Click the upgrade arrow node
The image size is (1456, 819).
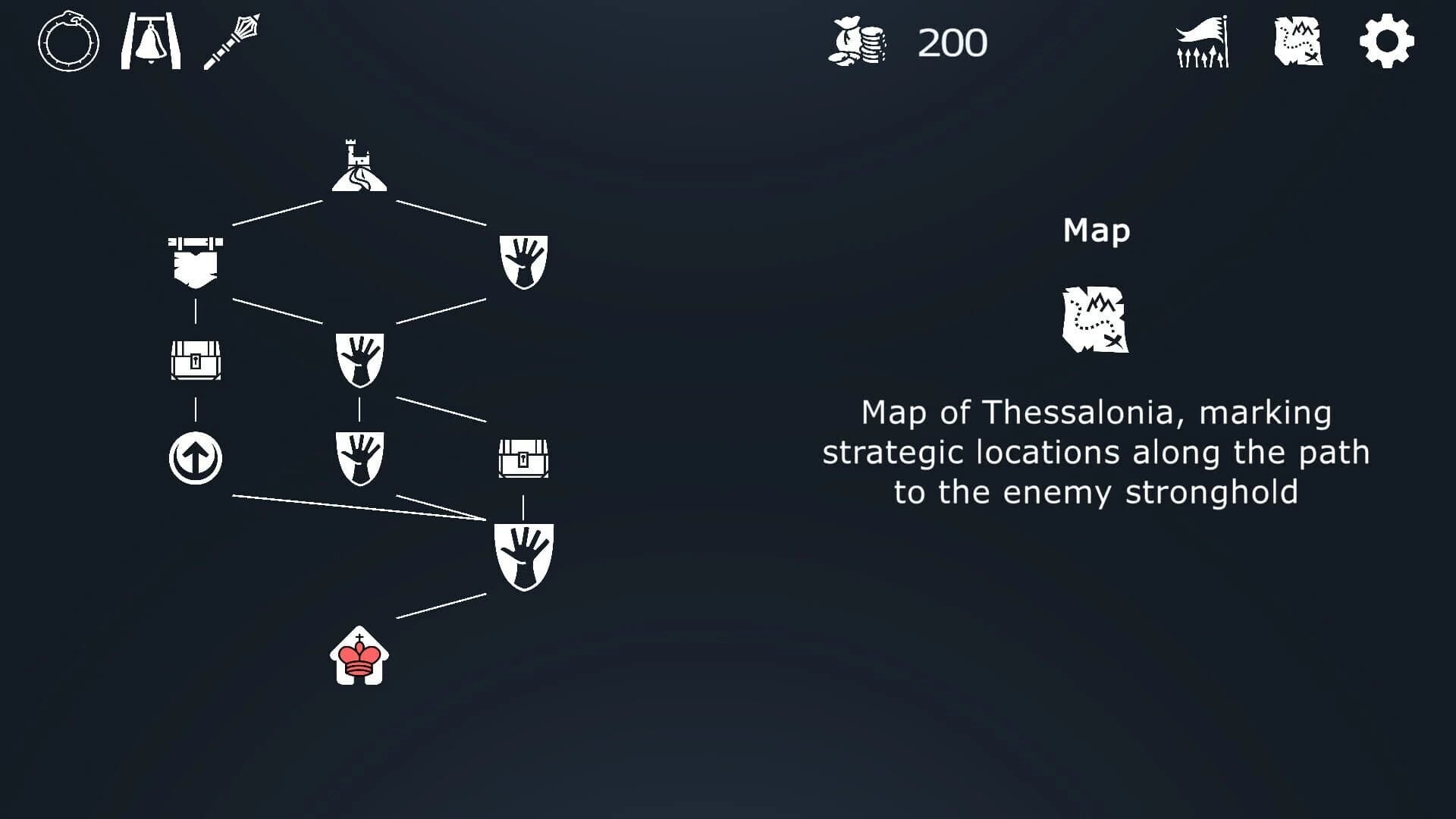coord(194,457)
